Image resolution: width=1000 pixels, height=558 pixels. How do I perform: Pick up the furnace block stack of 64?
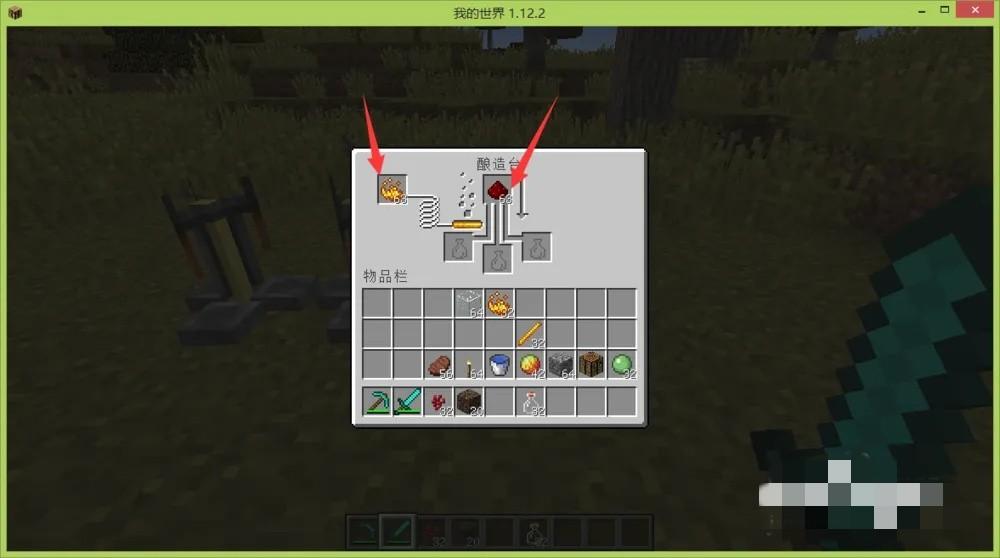point(561,364)
